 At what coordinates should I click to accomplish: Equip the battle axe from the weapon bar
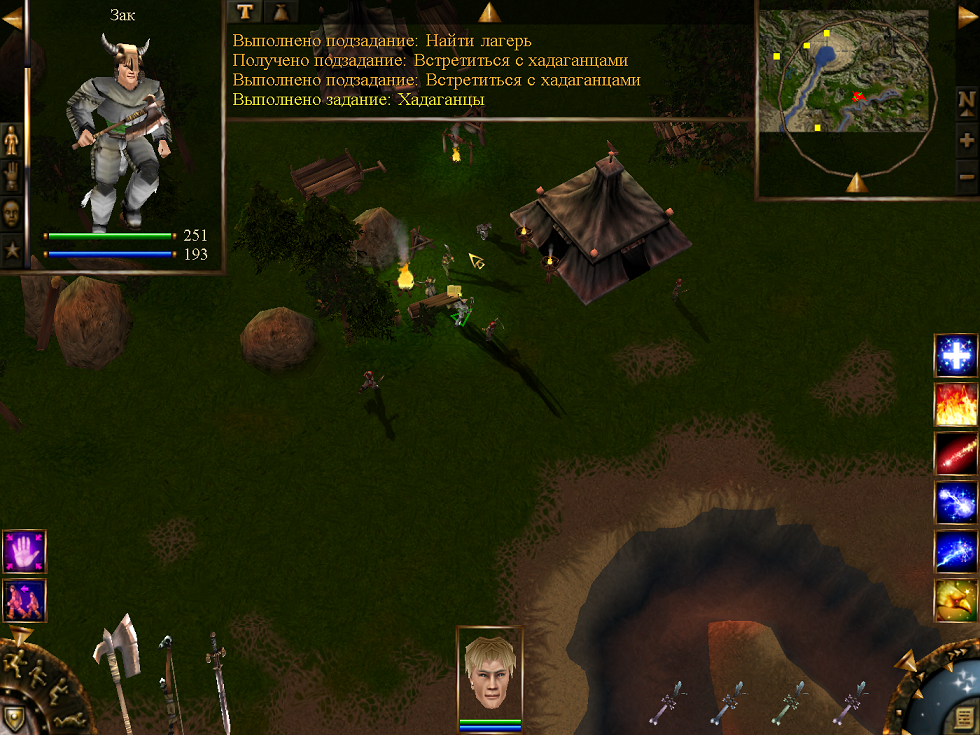(117, 660)
